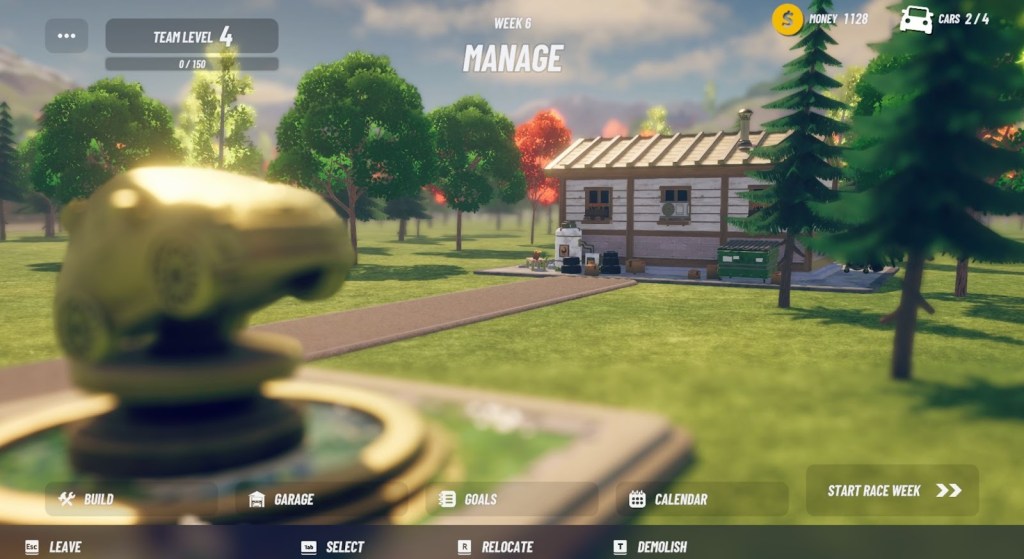1024x559 pixels.
Task: Open the Calendar
Action: tap(702, 499)
